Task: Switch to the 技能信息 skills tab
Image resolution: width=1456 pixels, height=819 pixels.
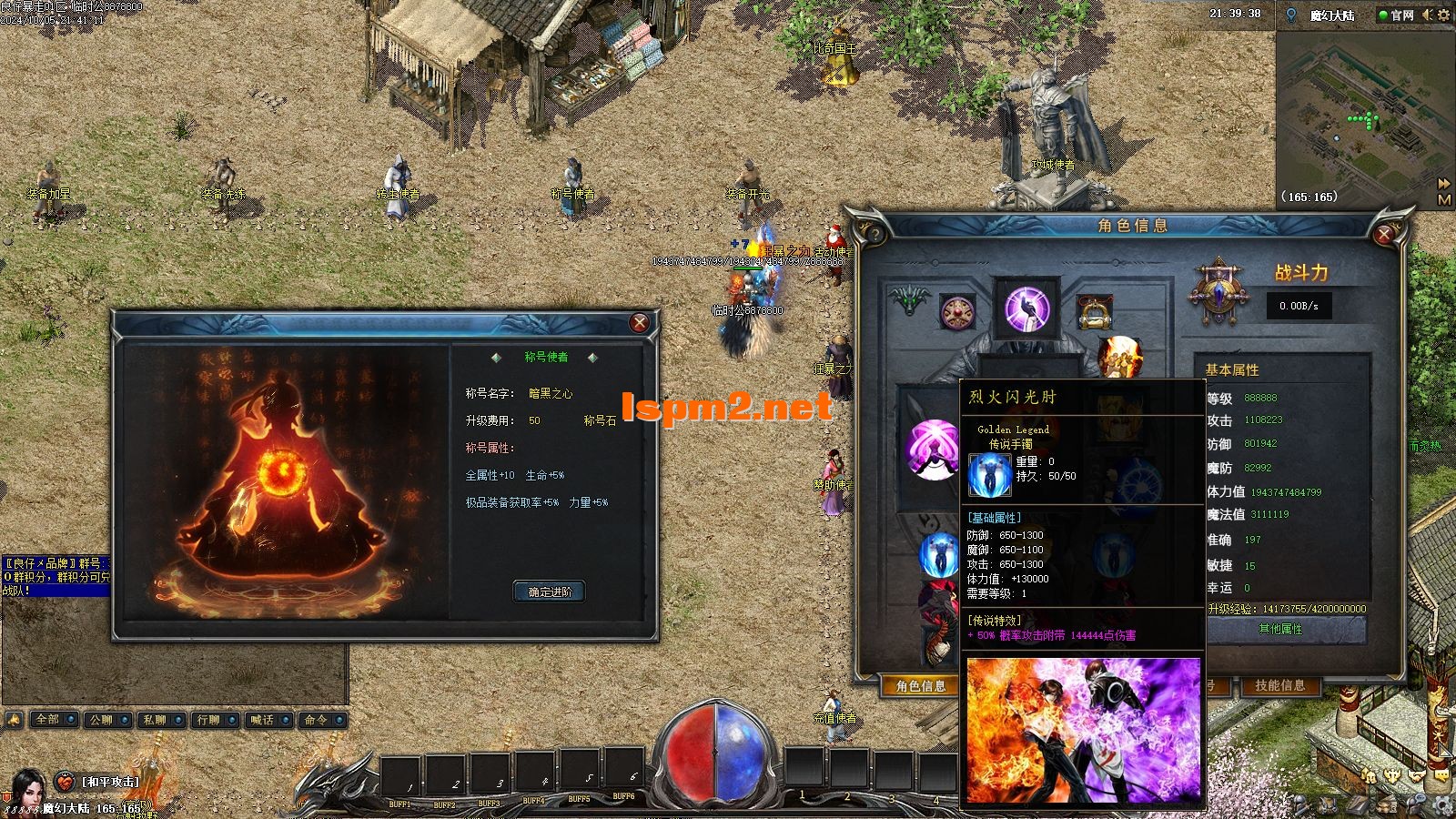Action: (x=1279, y=685)
